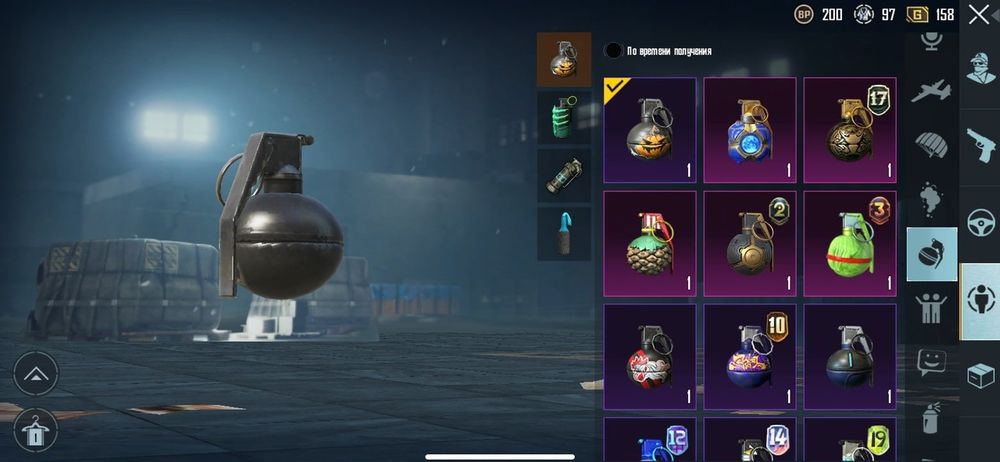
Task: Open the wardrobe preset hanger button
Action: (35, 430)
